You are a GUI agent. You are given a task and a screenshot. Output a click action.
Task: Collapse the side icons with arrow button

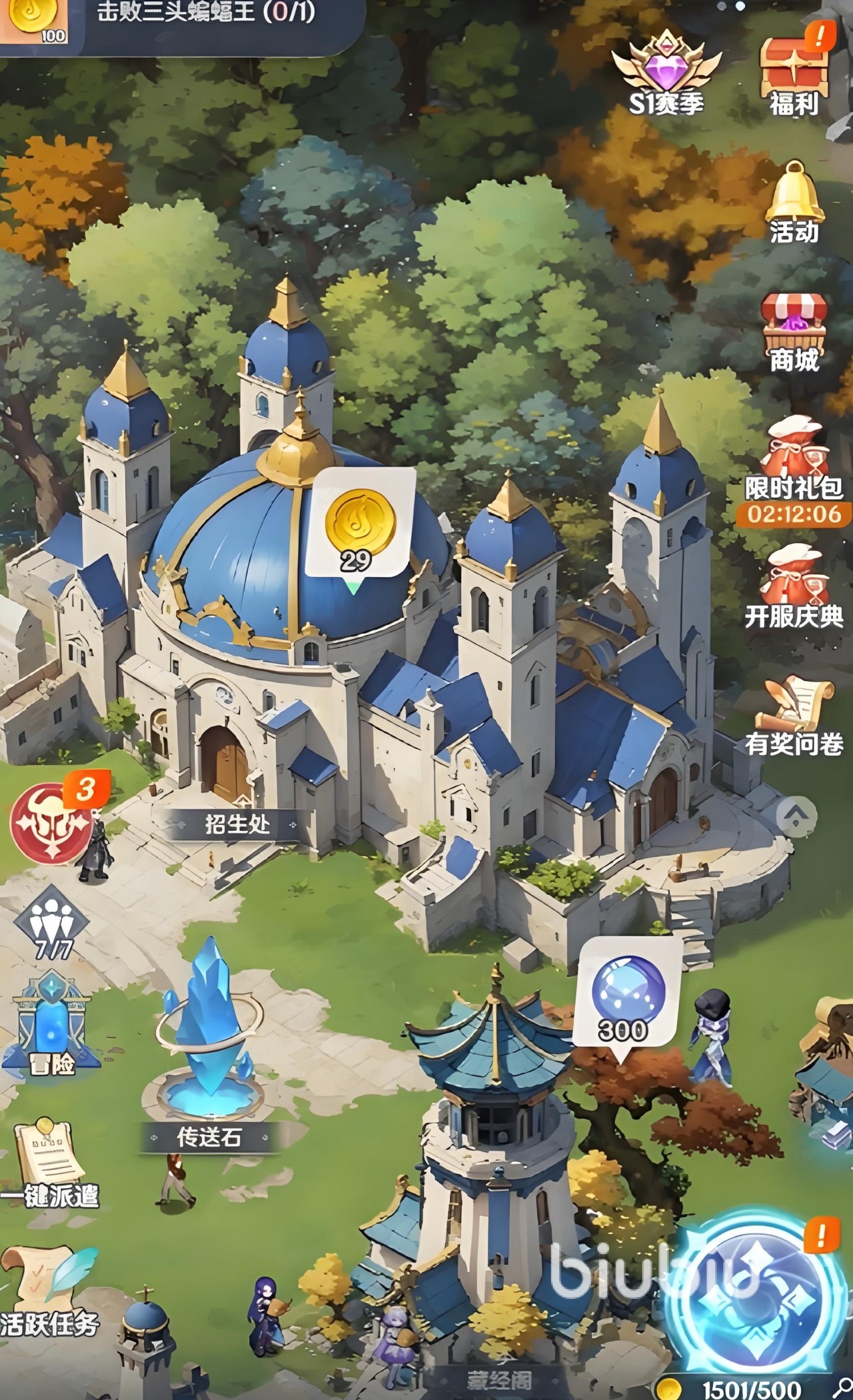(796, 814)
